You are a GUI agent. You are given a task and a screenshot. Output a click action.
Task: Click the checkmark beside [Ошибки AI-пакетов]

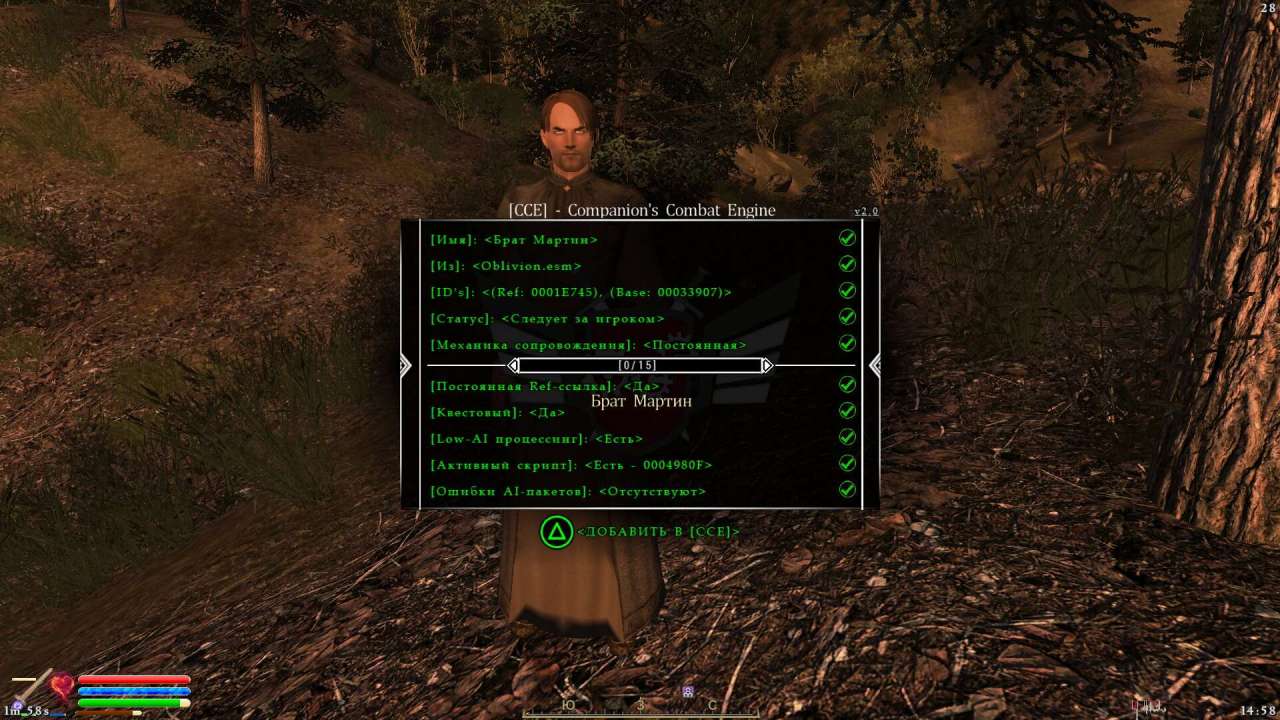click(x=847, y=489)
